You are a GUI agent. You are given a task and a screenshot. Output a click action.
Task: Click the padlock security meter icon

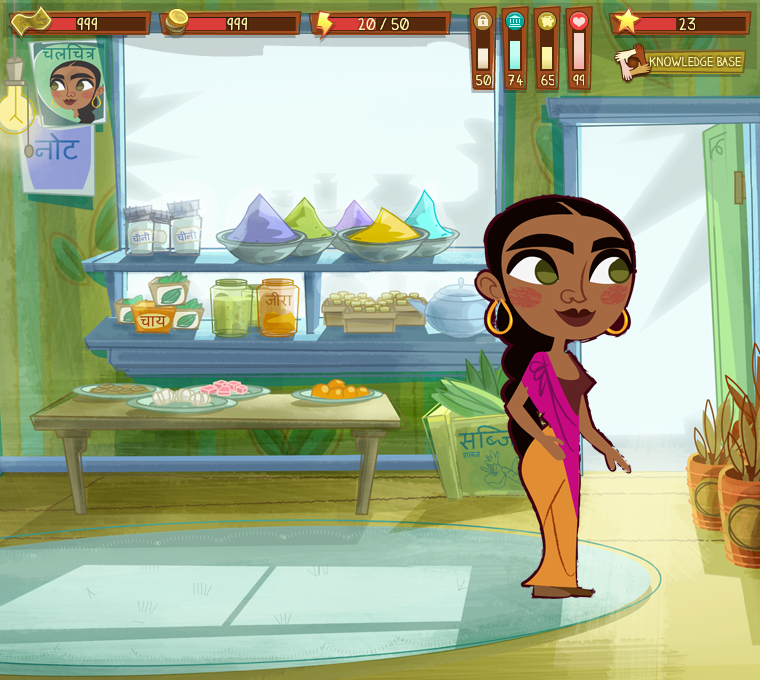[x=483, y=21]
